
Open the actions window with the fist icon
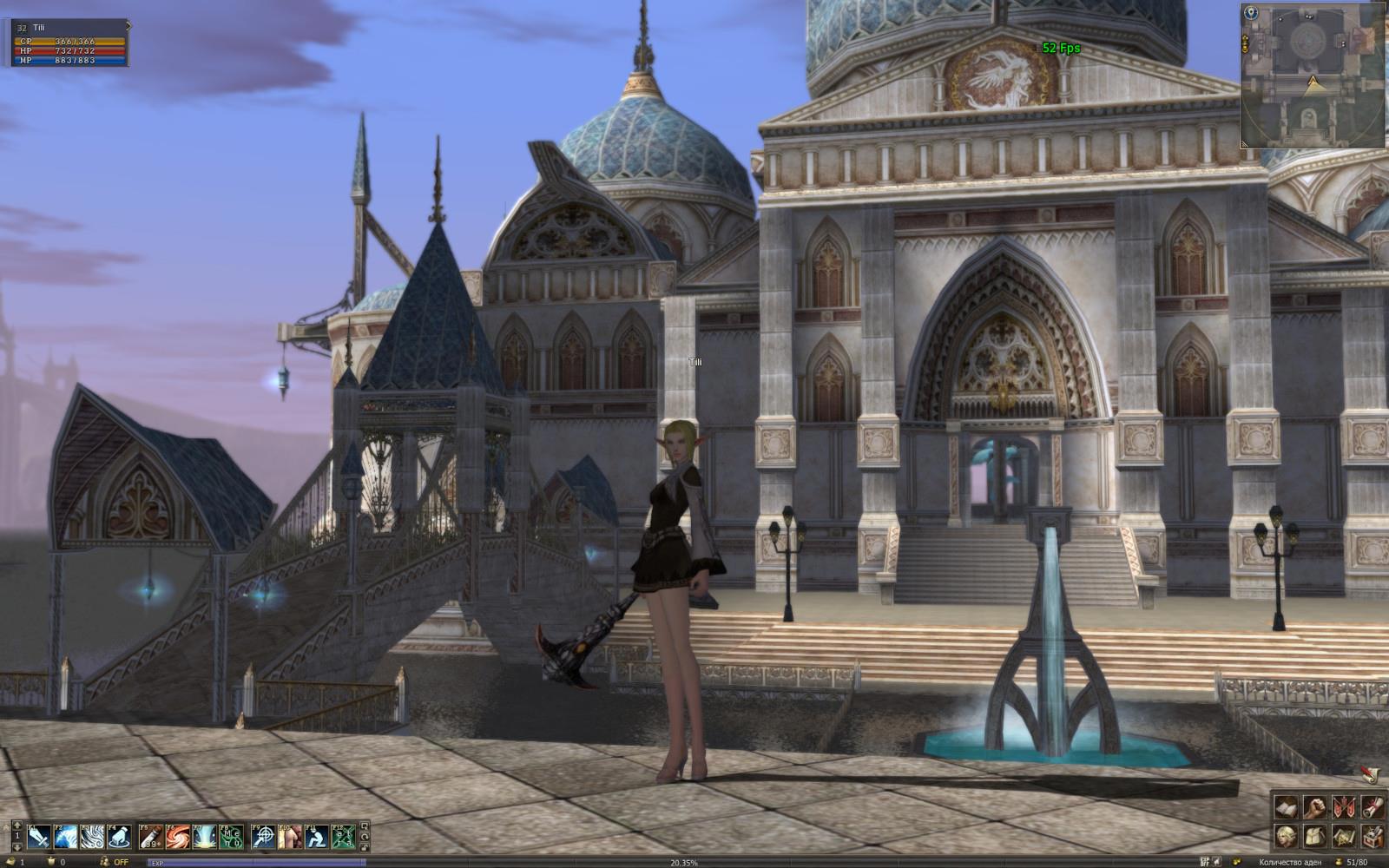point(1315,806)
